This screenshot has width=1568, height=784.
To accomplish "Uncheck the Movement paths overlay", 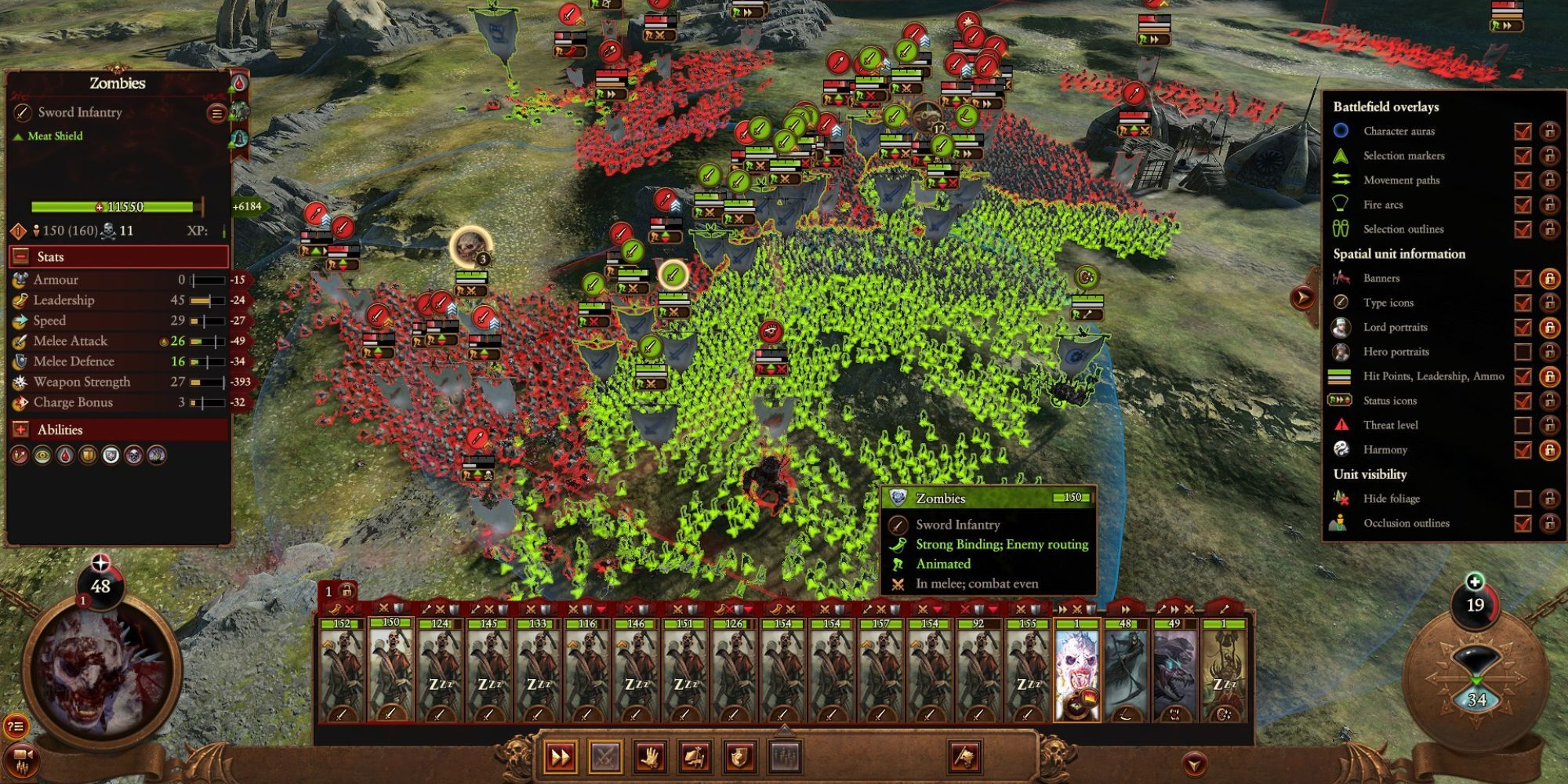I will tap(1523, 180).
